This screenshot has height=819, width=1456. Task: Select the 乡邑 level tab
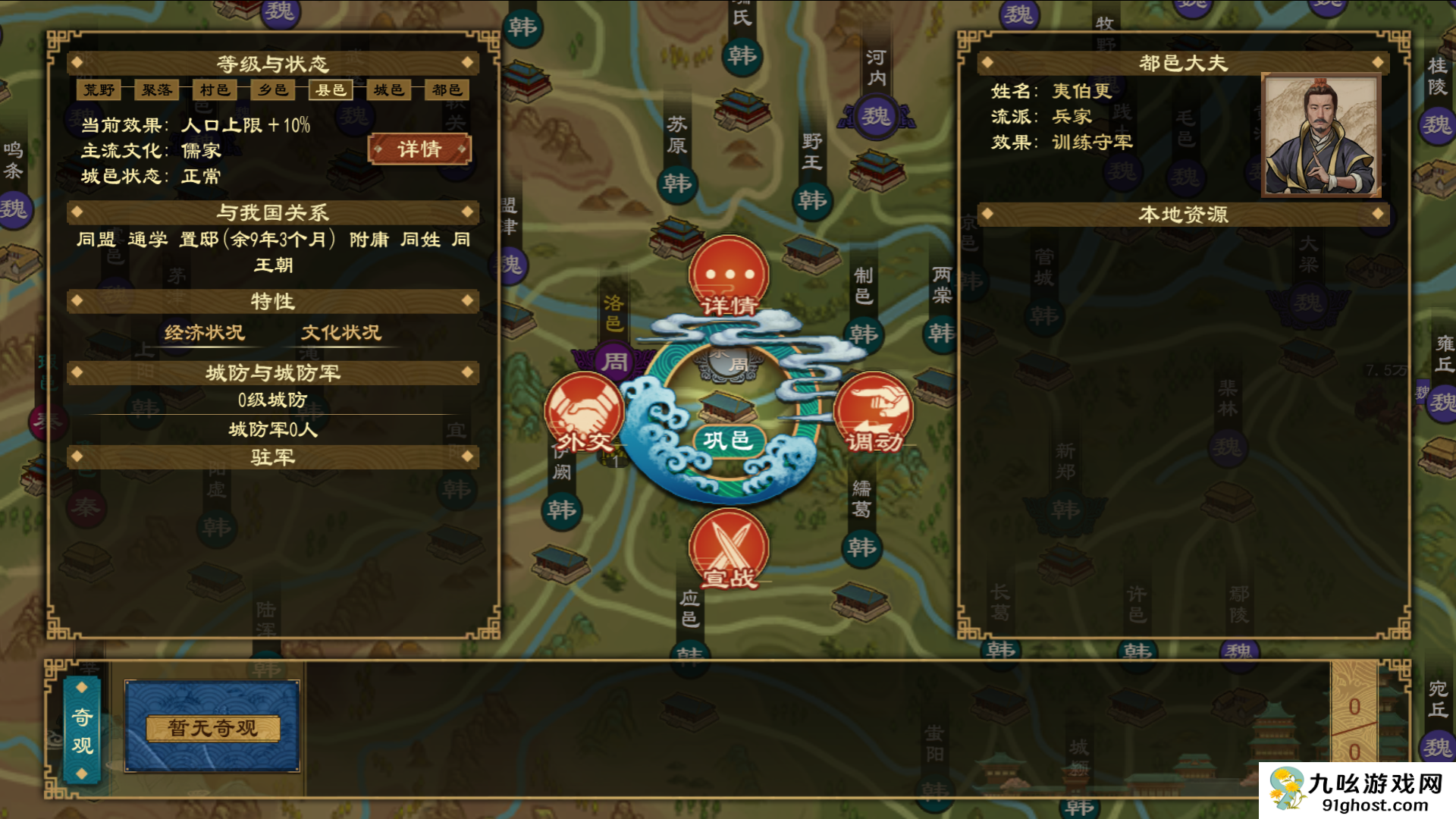tap(273, 90)
